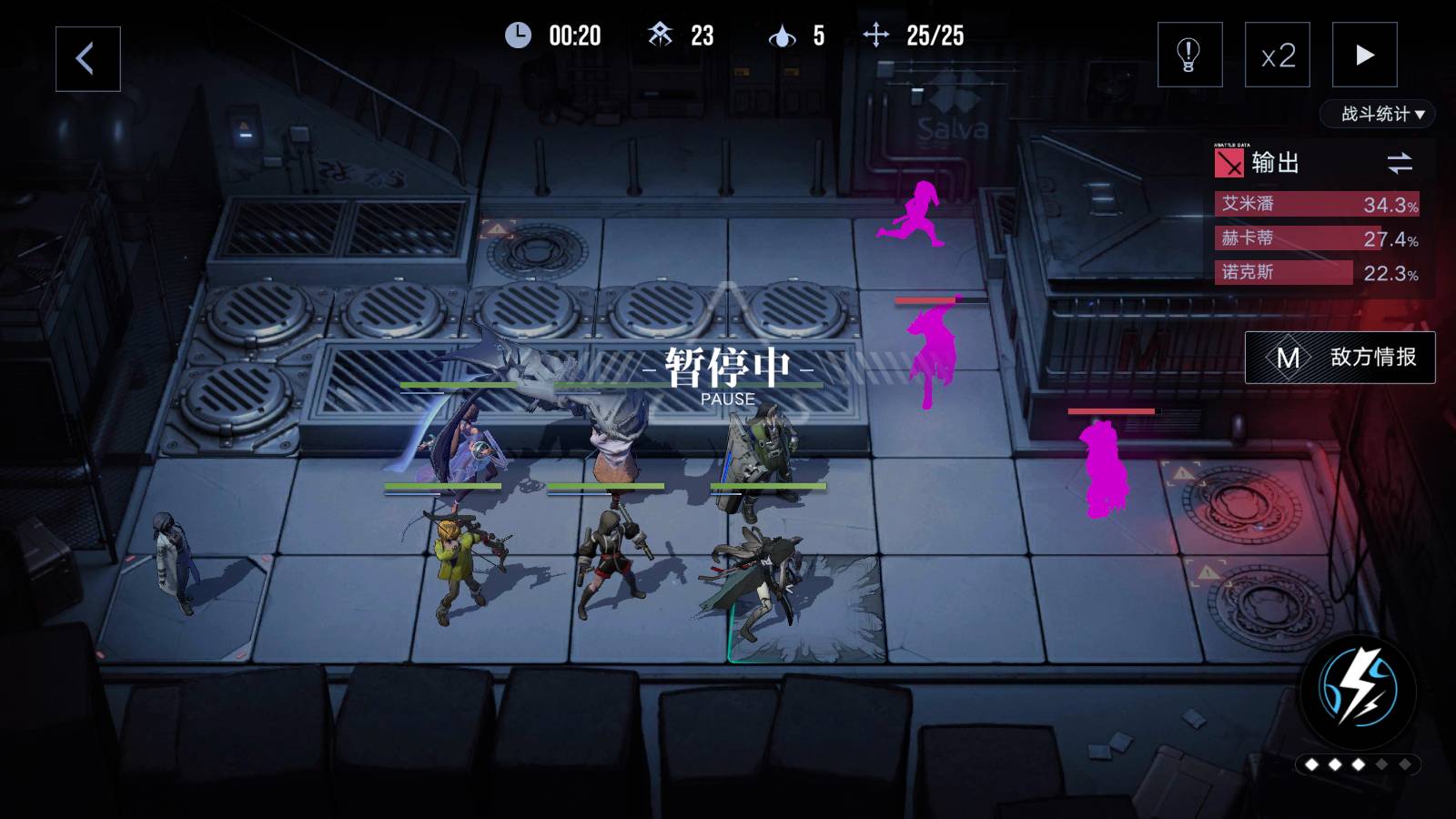Switch the 输出 stats type with the swap arrows
Image resolution: width=1456 pixels, height=819 pixels.
pos(1400,163)
